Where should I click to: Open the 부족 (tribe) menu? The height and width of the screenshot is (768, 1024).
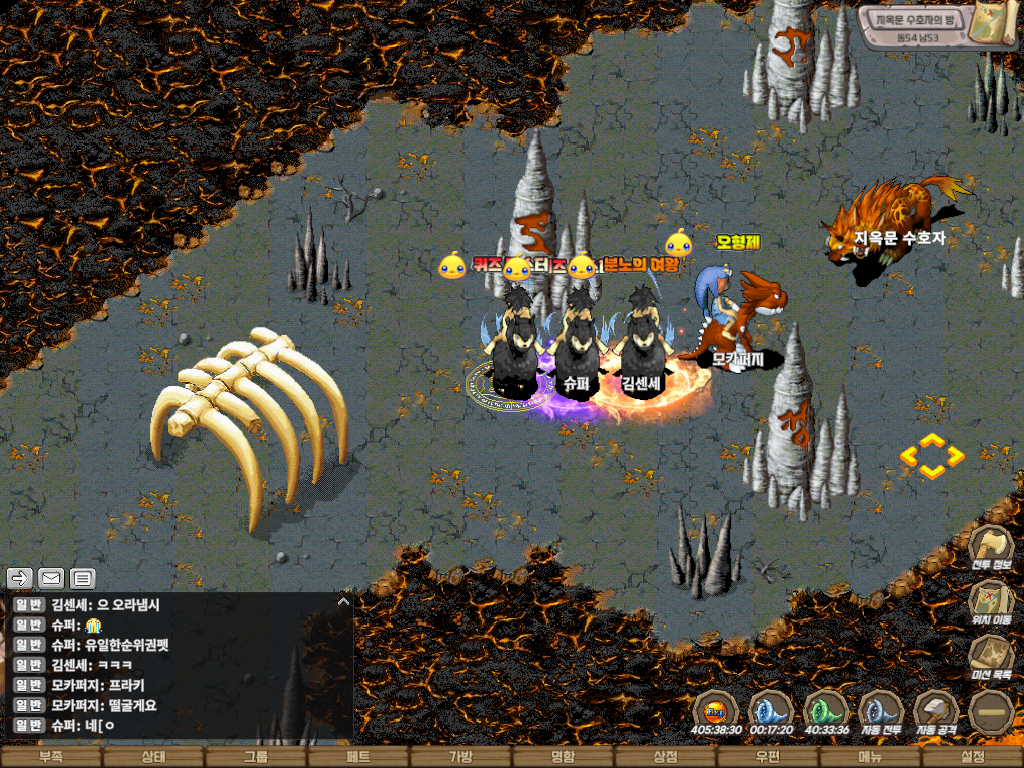point(51,757)
